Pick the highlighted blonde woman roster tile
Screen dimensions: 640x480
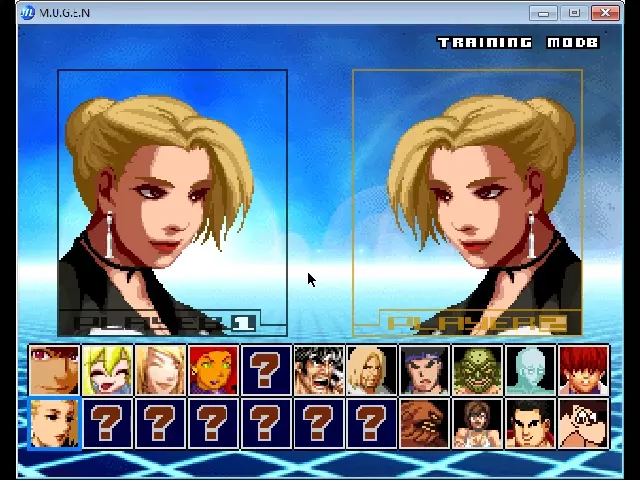[55, 423]
